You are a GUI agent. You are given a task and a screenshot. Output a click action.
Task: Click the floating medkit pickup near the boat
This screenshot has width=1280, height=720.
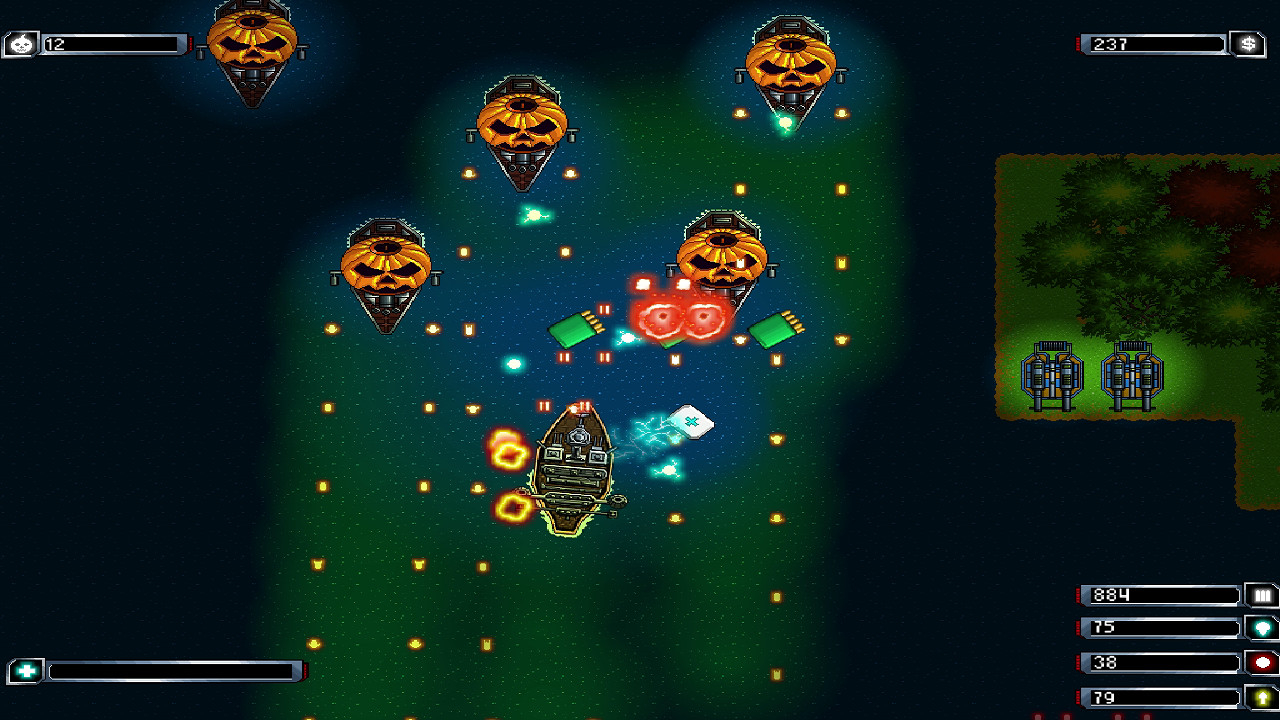(693, 422)
